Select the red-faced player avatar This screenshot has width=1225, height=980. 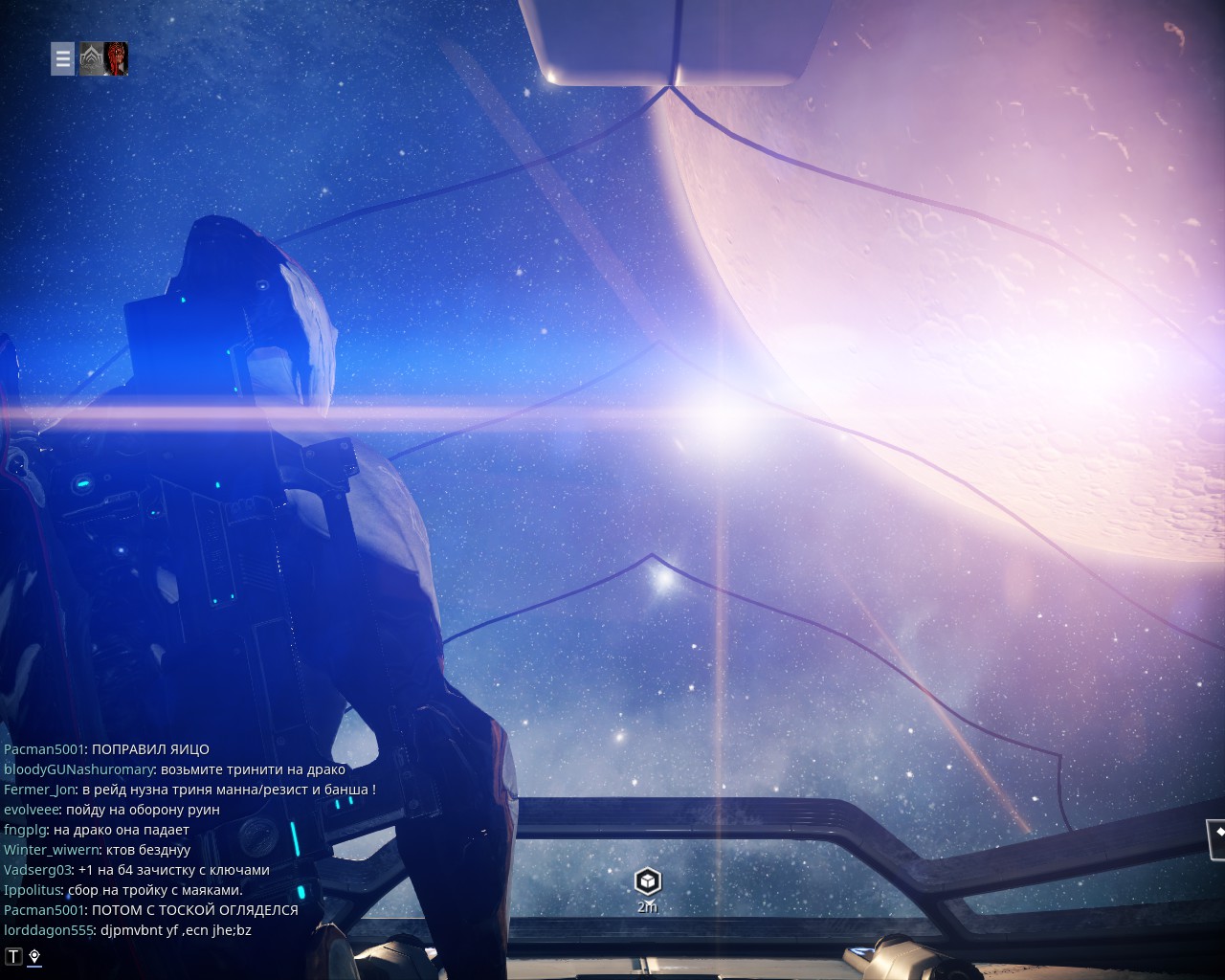117,58
